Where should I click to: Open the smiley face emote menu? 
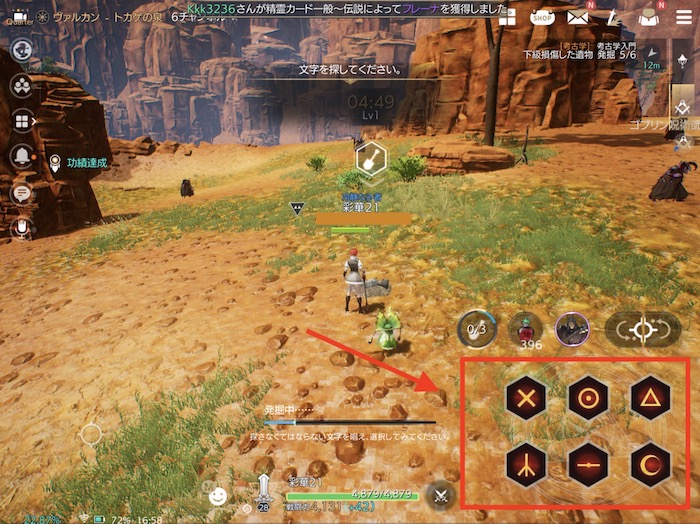pyautogui.click(x=217, y=494)
